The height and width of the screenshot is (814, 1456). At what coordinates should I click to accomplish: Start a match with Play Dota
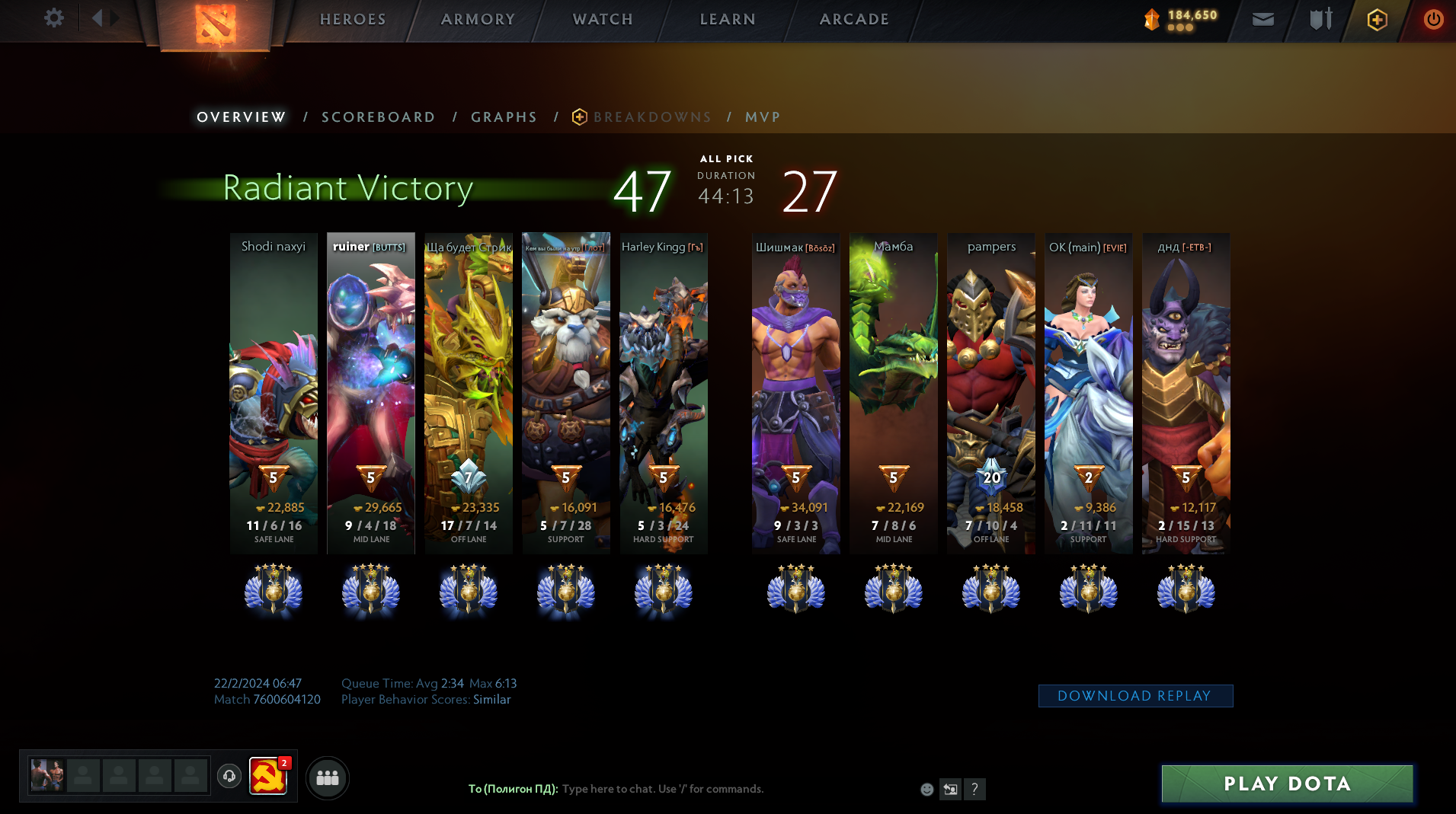(1287, 784)
